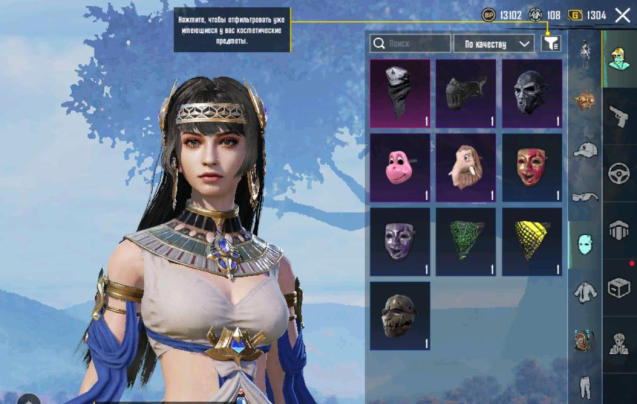
Task: Choose the red and gold face mask
Action: (531, 168)
